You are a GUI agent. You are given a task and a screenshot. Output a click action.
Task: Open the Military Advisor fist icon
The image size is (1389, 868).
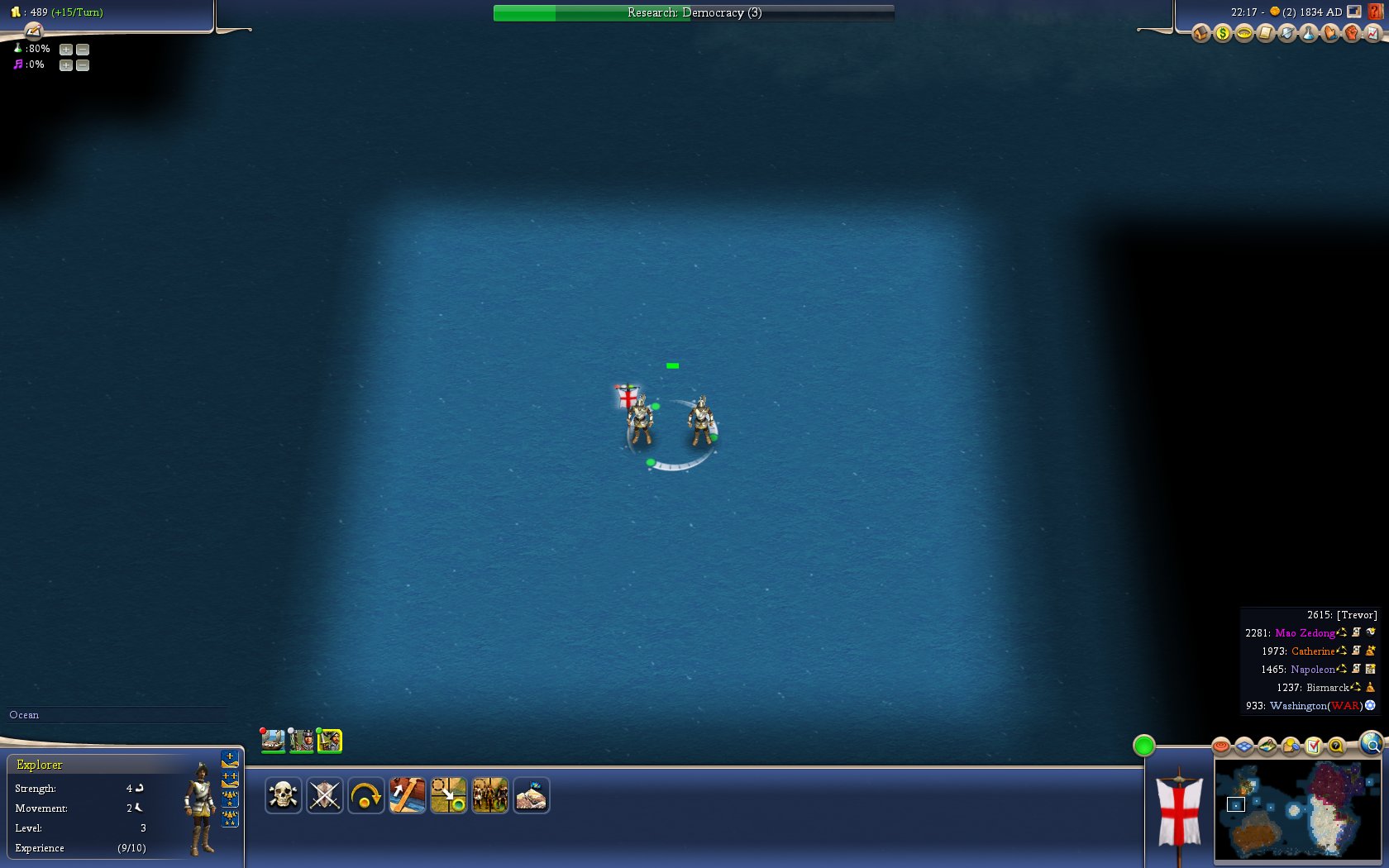pos(1351,33)
